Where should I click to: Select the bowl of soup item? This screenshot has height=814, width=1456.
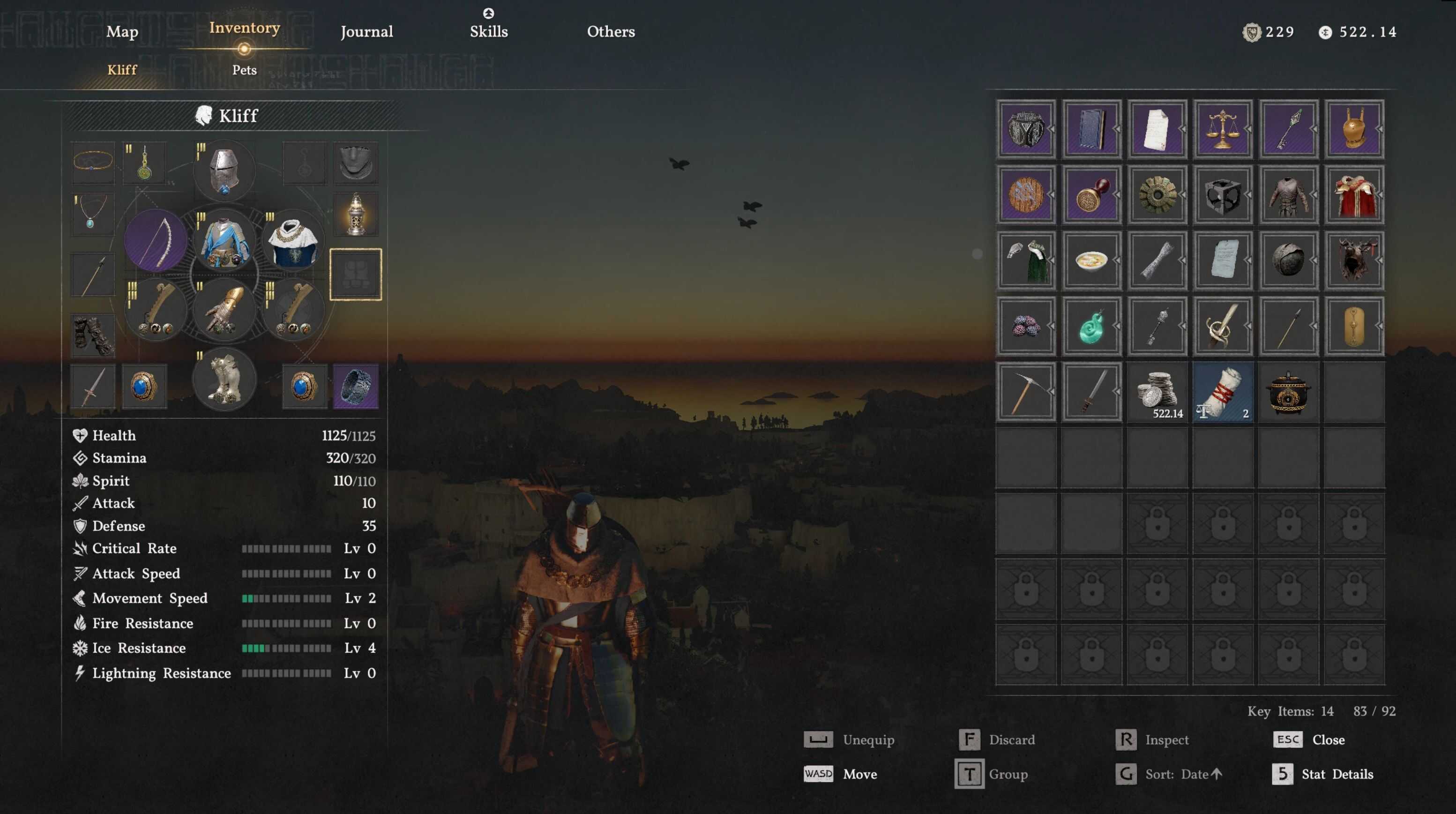point(1091,261)
